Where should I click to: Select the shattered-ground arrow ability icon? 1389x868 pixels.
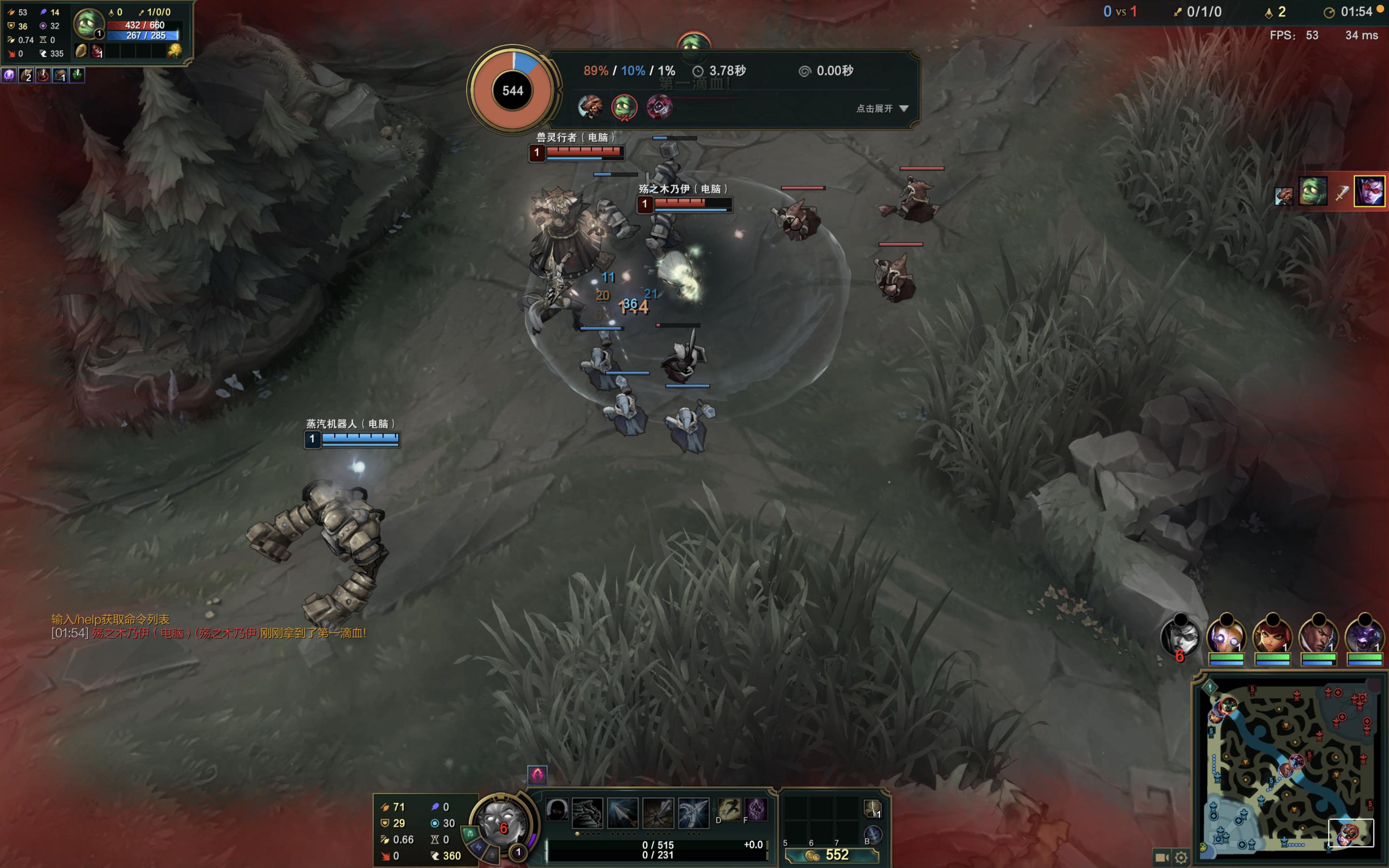[658, 813]
